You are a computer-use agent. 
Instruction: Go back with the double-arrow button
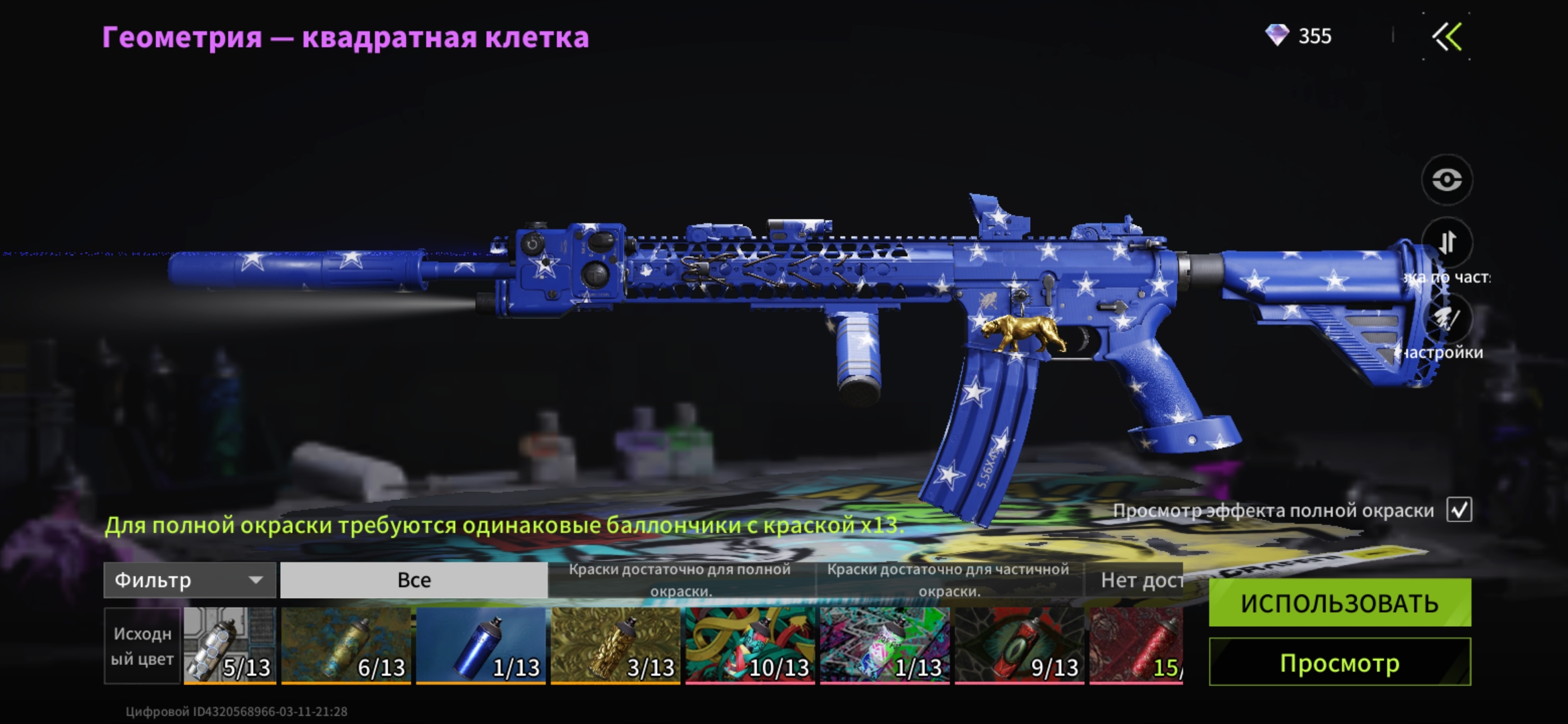pyautogui.click(x=1447, y=37)
